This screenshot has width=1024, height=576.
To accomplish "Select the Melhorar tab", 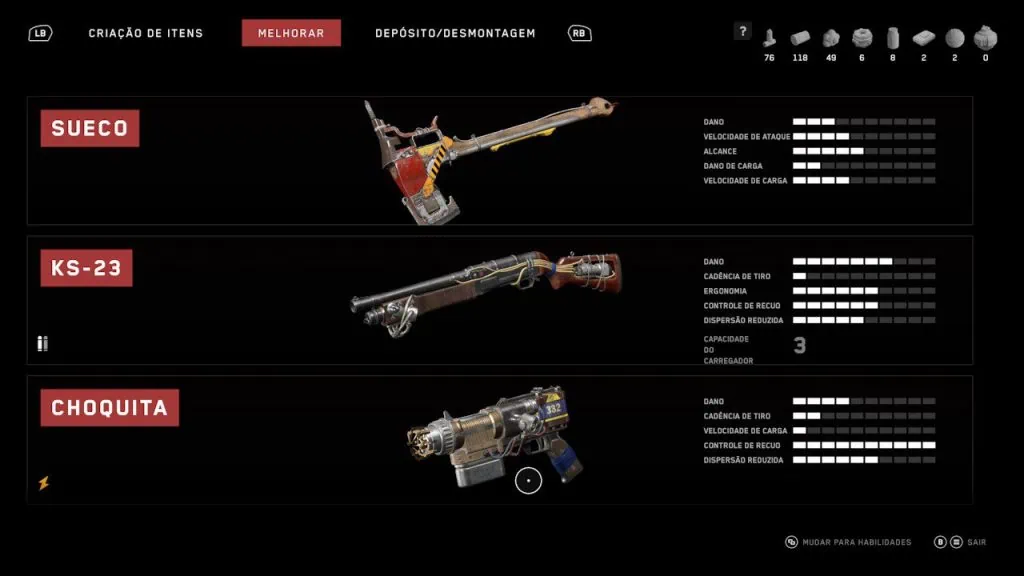I will click(x=291, y=33).
